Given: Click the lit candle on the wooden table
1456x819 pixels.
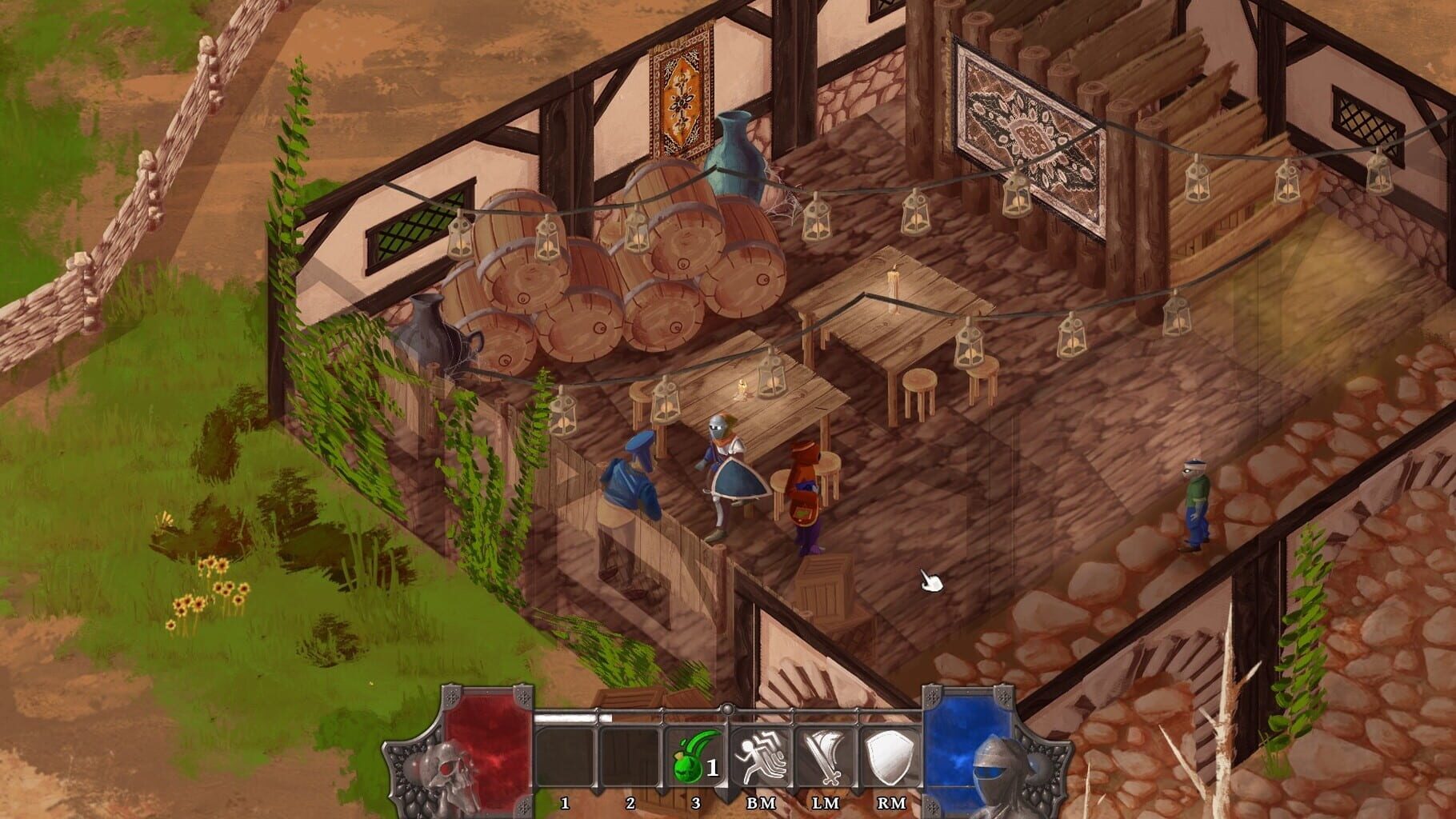Looking at the screenshot, I should coord(894,280).
